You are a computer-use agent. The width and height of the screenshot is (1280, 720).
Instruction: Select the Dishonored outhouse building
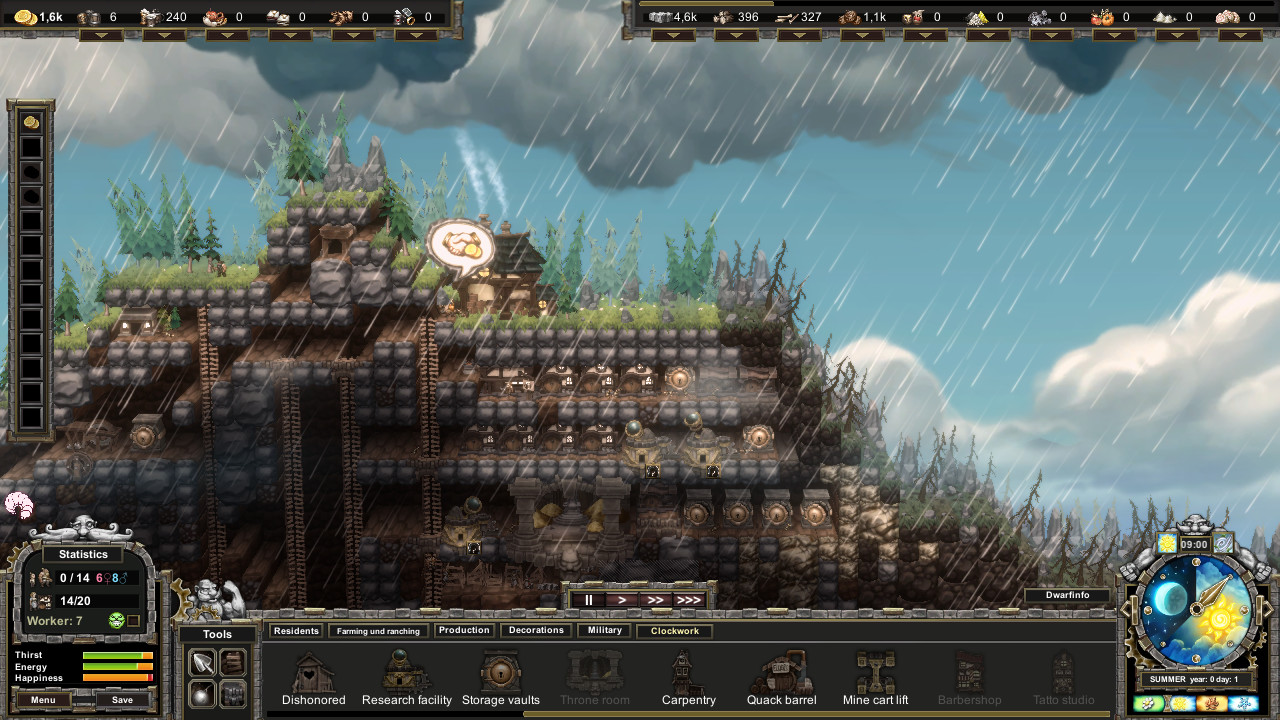(x=312, y=672)
